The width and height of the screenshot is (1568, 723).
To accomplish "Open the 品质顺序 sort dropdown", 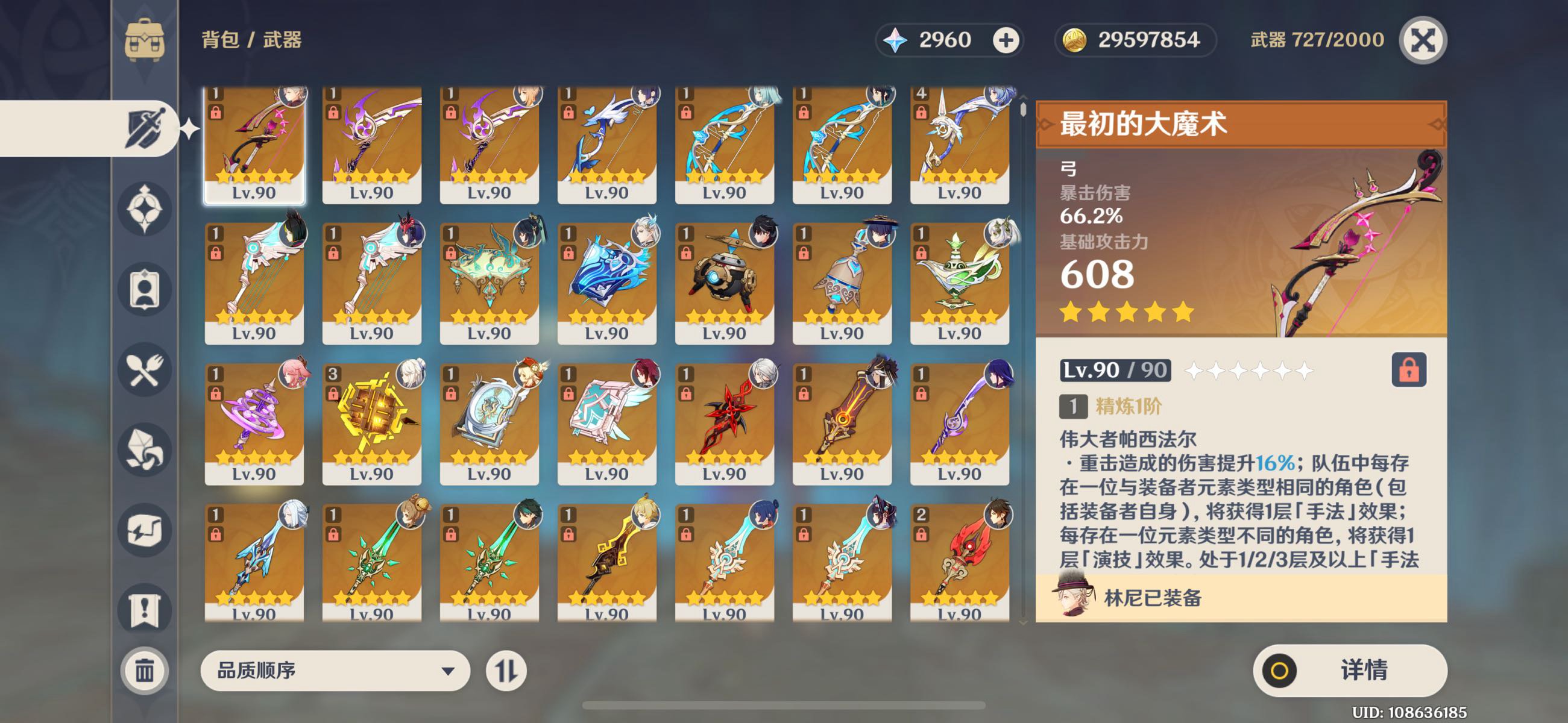I will tap(335, 671).
